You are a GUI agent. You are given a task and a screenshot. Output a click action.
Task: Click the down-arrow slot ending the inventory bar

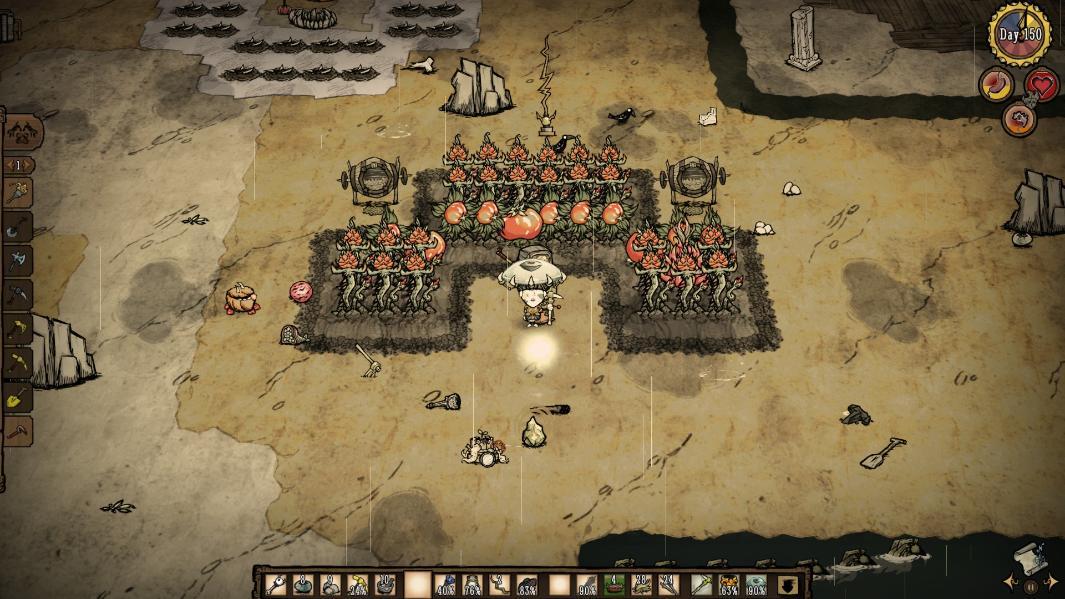pos(789,584)
